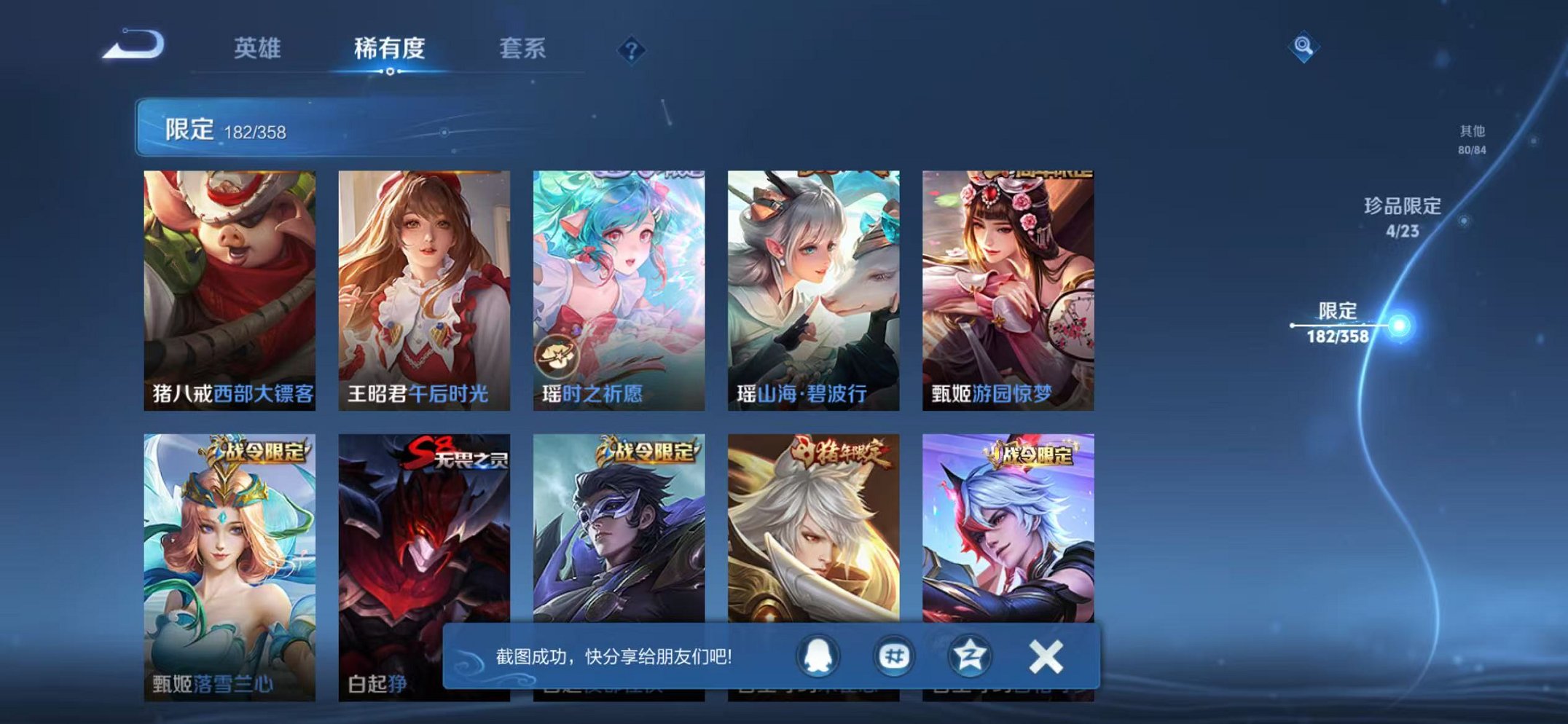Open the help question mark icon
The width and height of the screenshot is (1568, 724).
632,50
